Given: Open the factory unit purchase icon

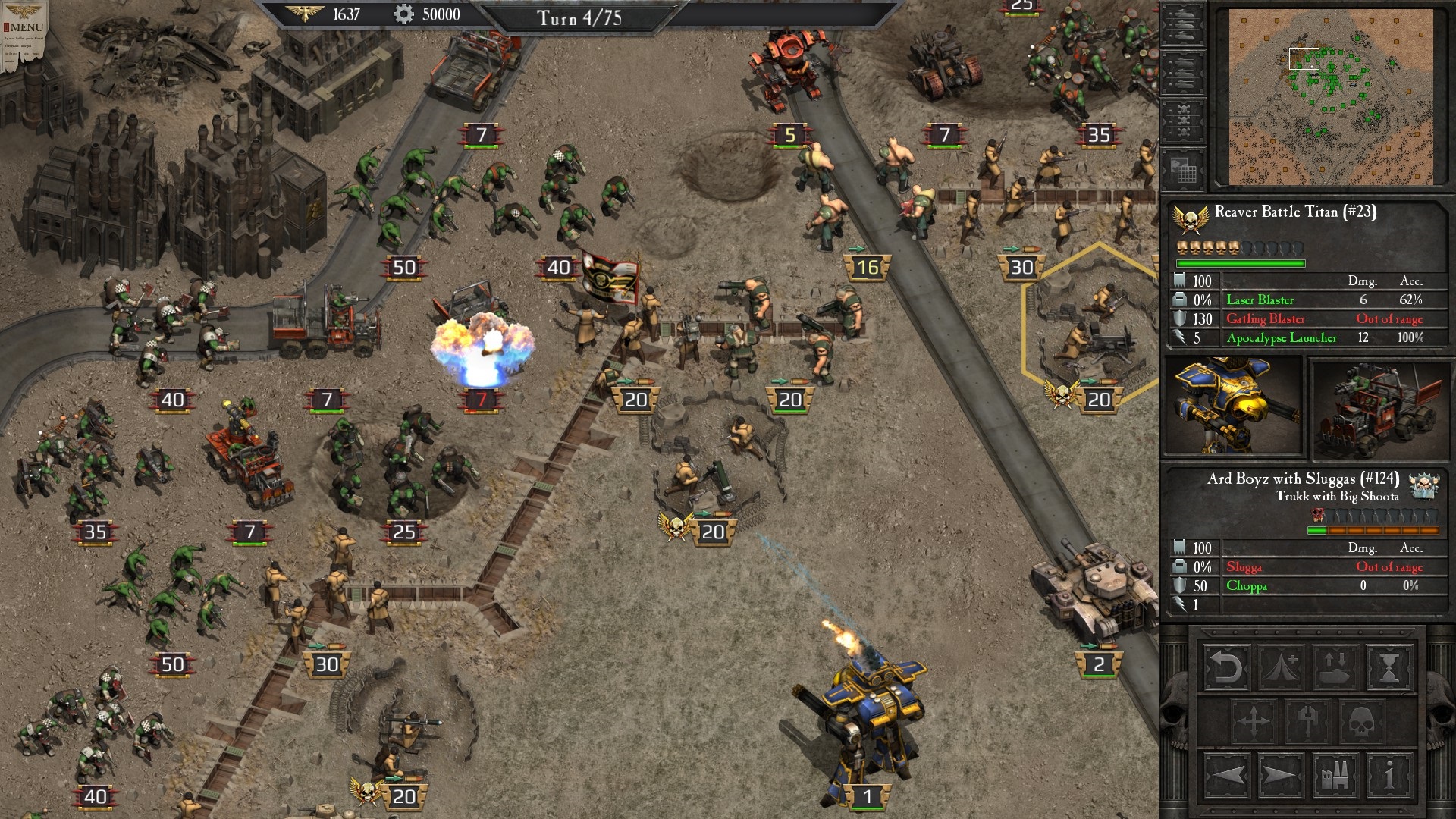Looking at the screenshot, I should point(1335,774).
